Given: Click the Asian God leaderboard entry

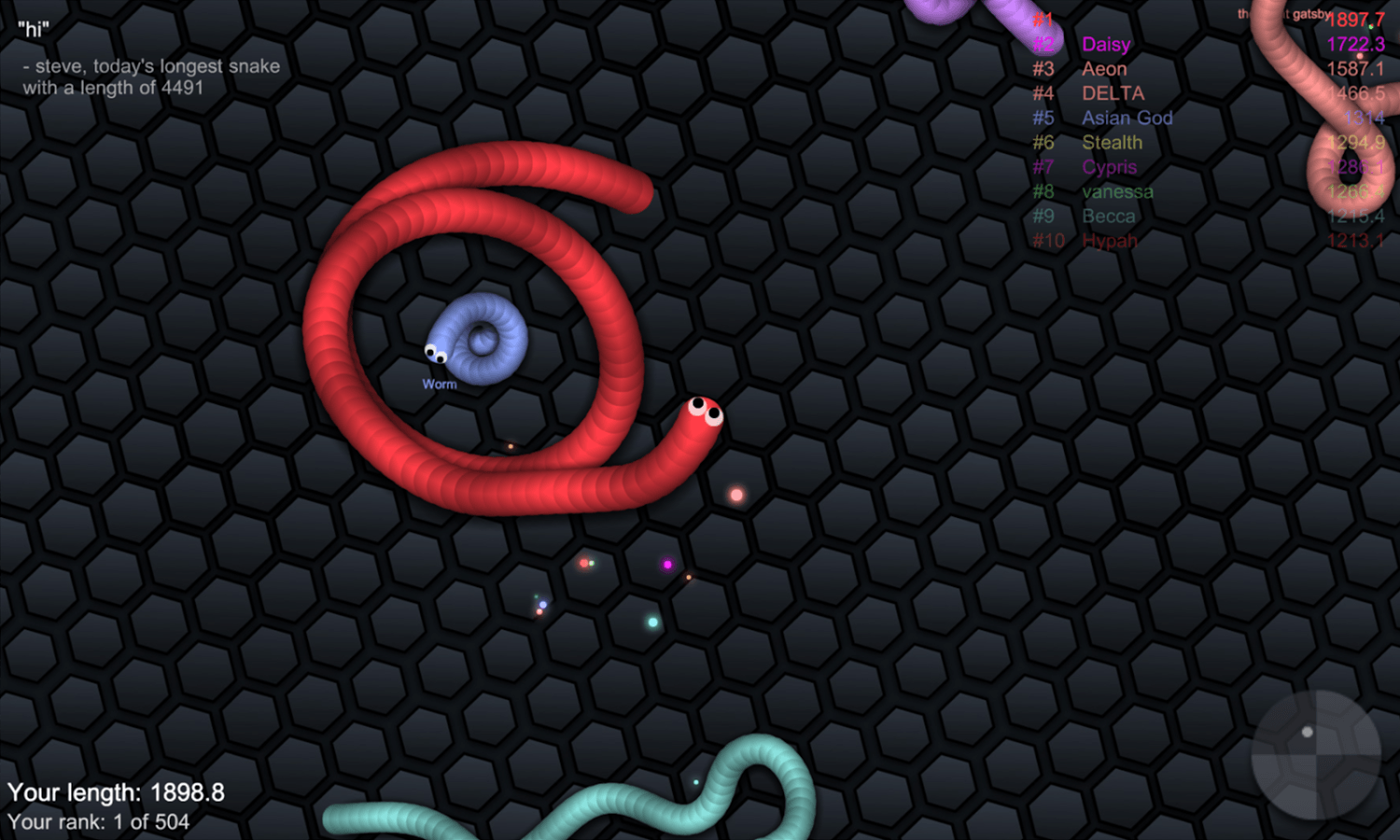Looking at the screenshot, I should (1127, 118).
